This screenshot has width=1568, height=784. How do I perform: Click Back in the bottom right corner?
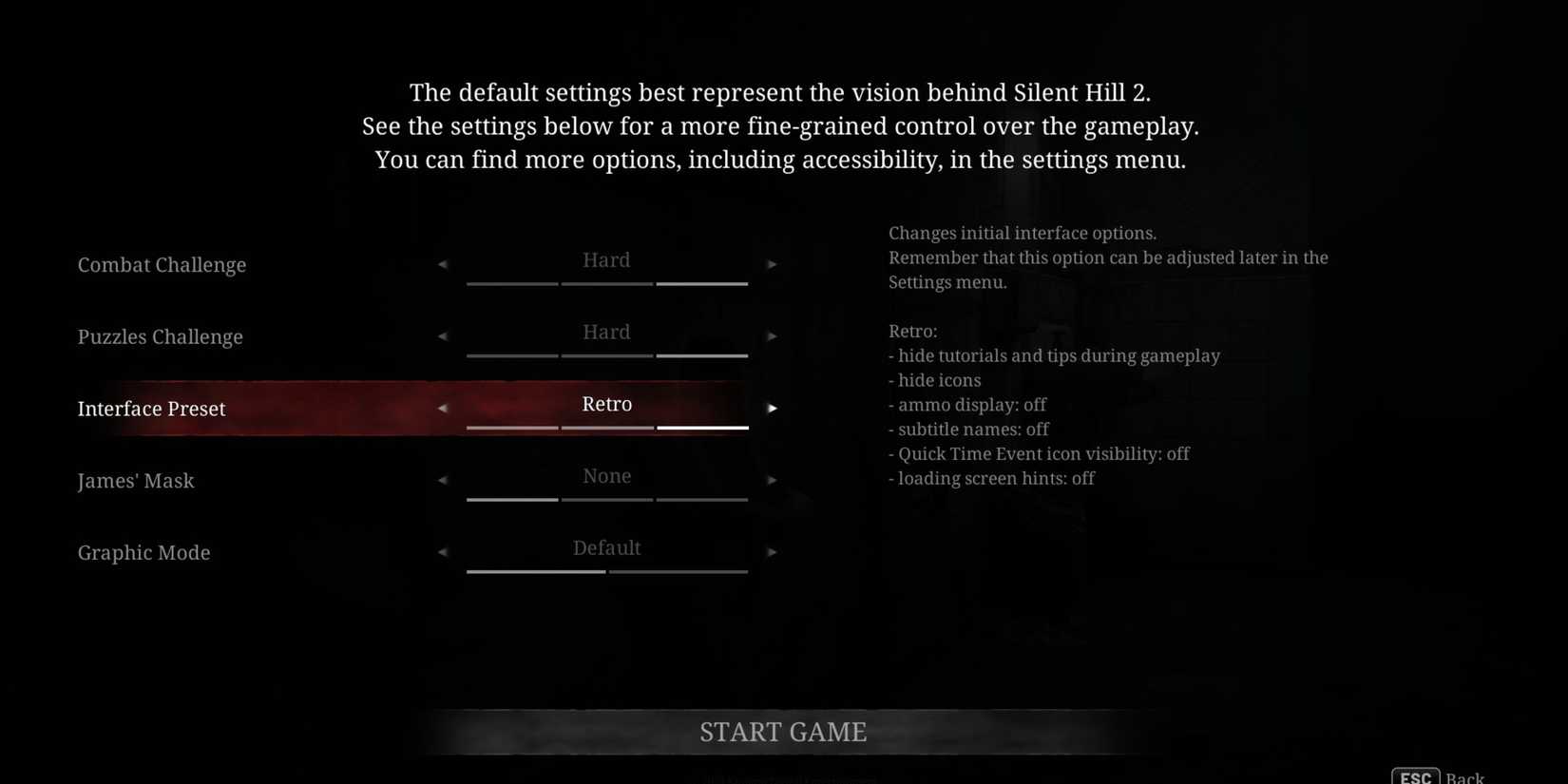(x=1466, y=775)
